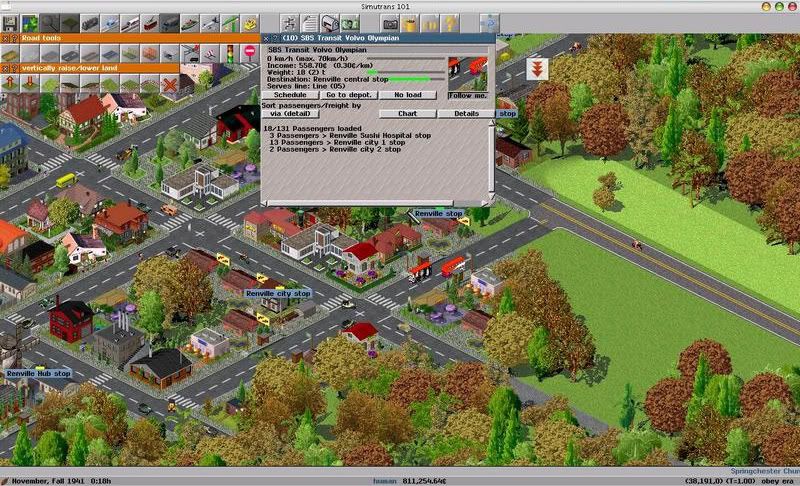The width and height of the screenshot is (800, 486).
Task: Select the red X remove tool
Action: pos(169,84)
